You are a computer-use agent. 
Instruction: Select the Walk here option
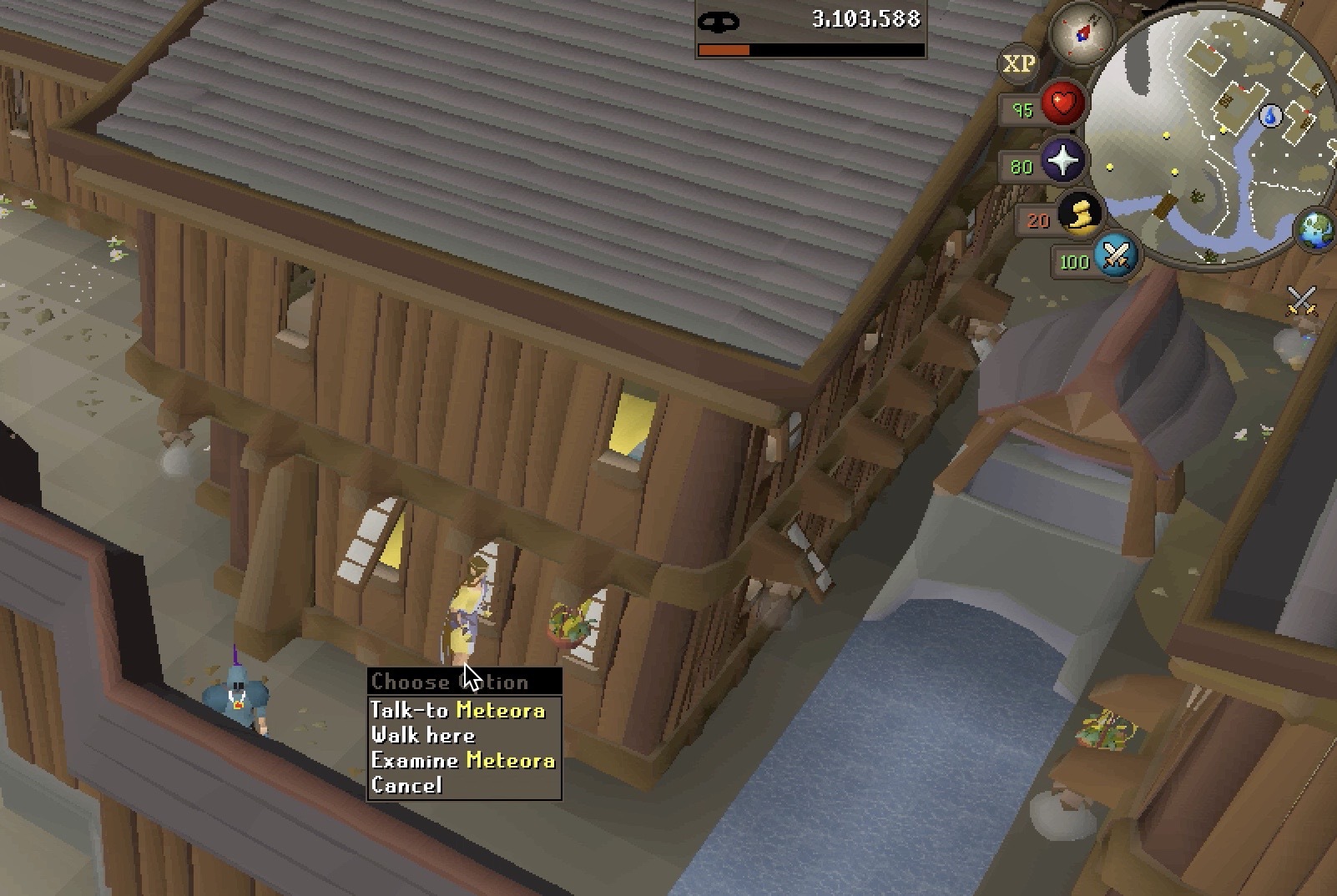point(423,735)
